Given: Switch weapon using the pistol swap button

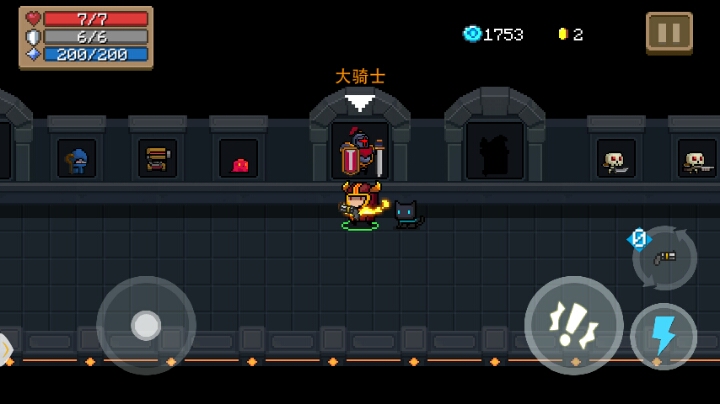Looking at the screenshot, I should click(x=665, y=257).
